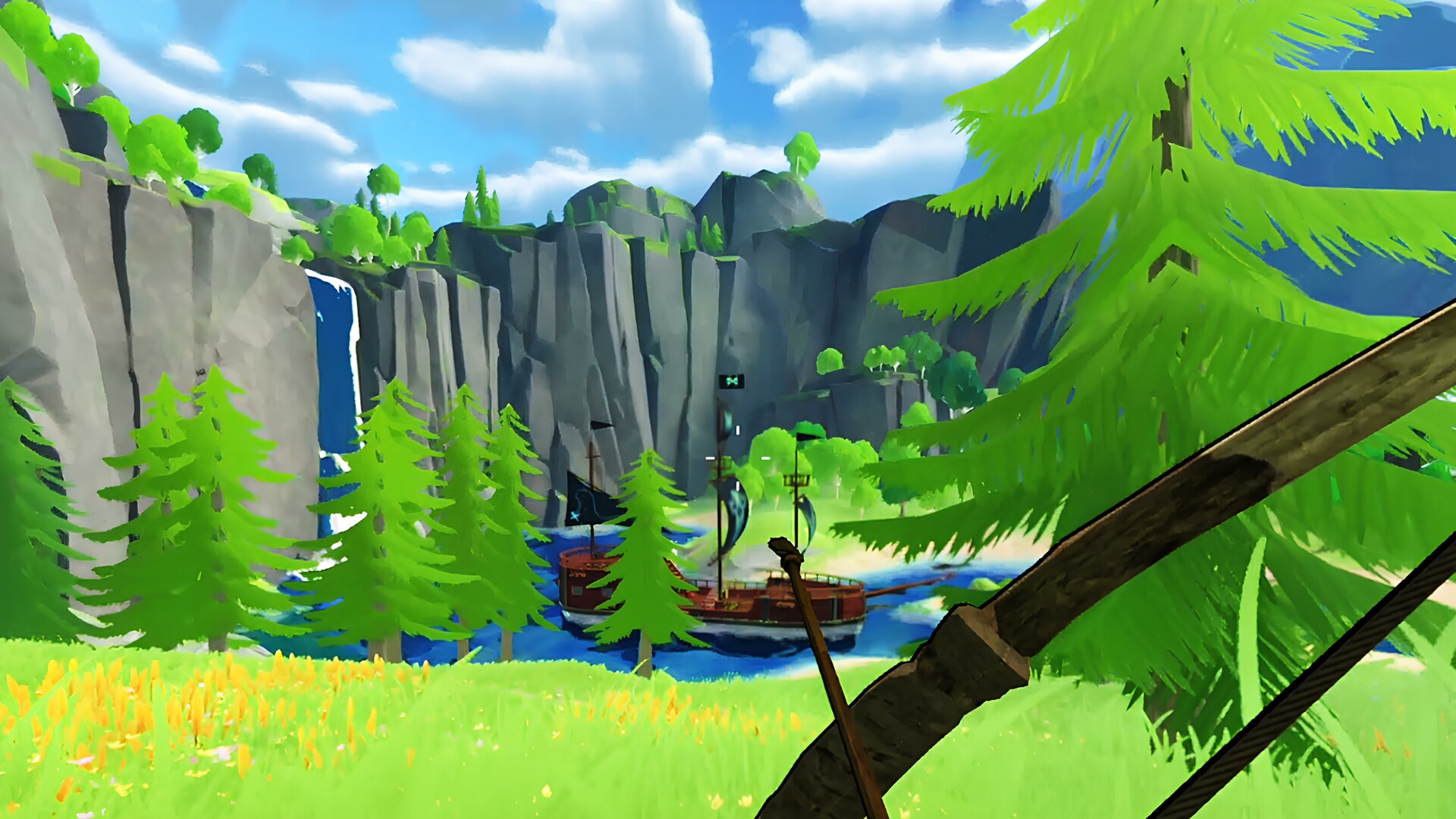Click the glowing bow icon marker above the ship
This screenshot has width=1456, height=819.
733,381
